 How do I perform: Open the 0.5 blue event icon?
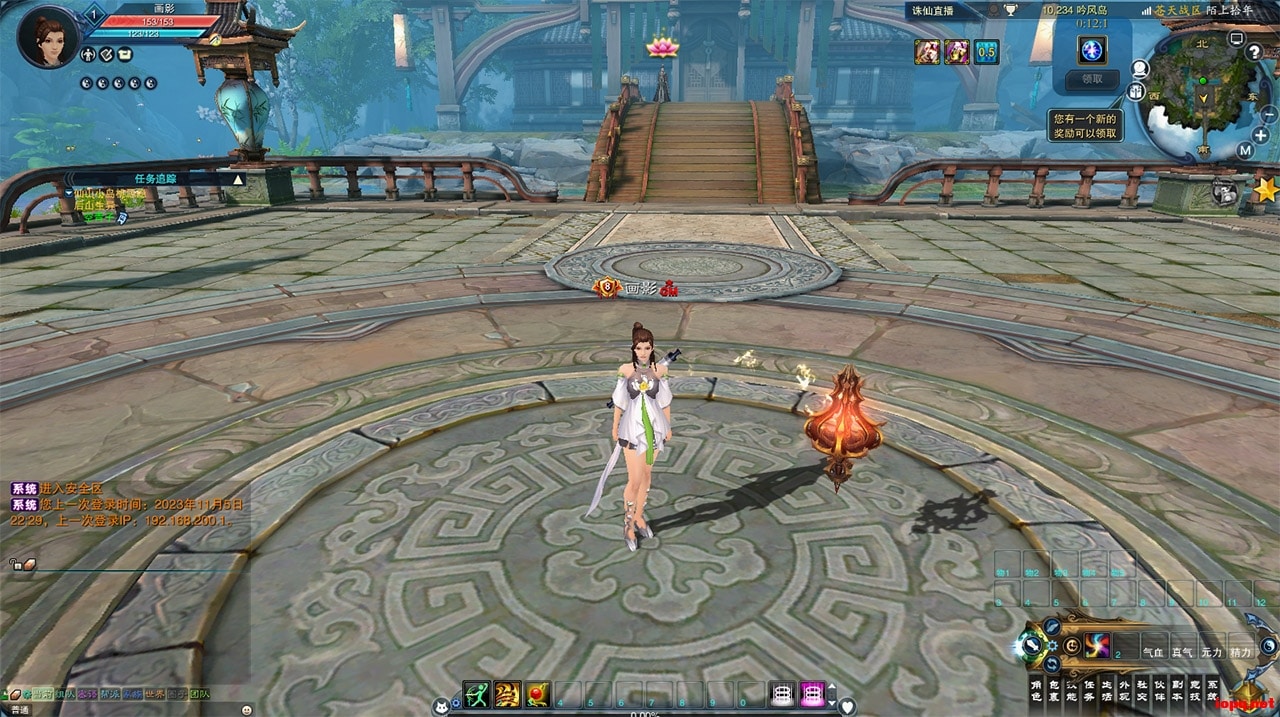(986, 52)
